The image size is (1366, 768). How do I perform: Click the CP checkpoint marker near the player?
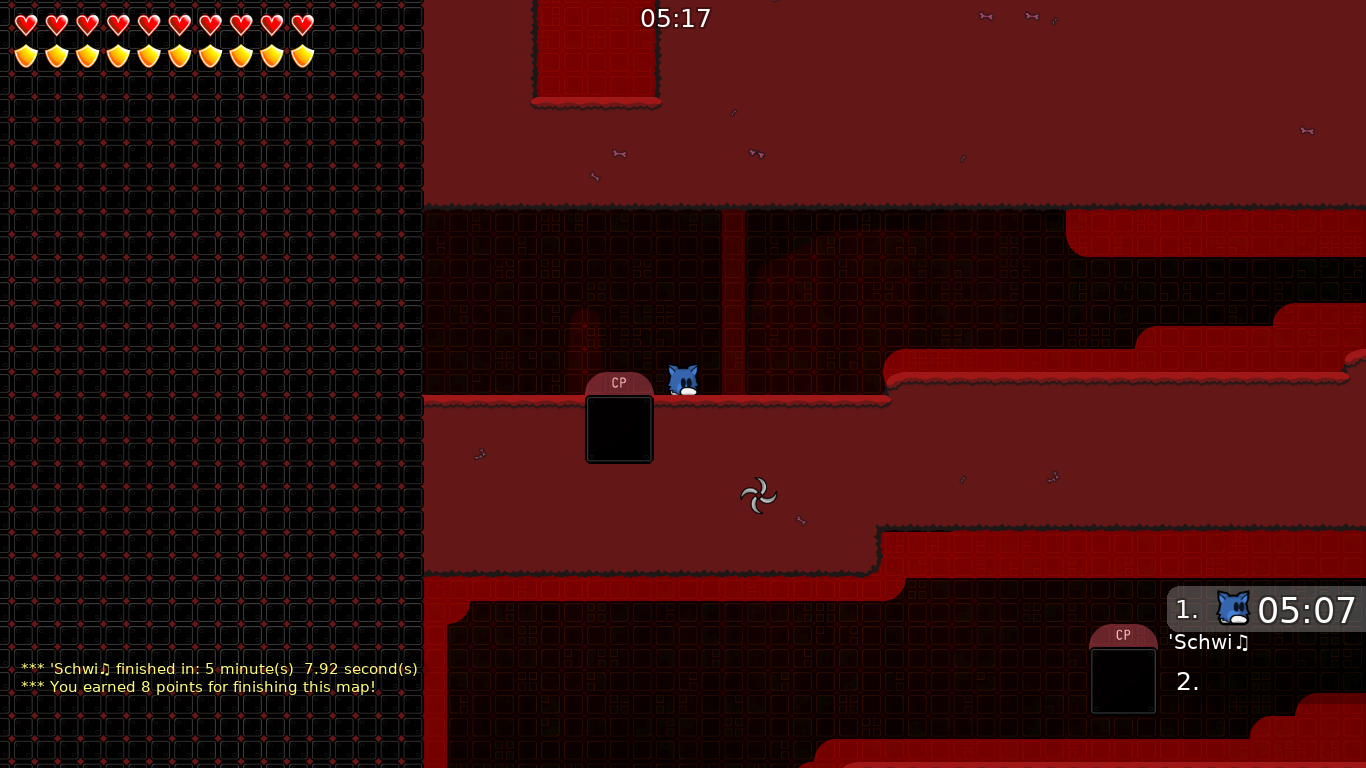[x=619, y=383]
